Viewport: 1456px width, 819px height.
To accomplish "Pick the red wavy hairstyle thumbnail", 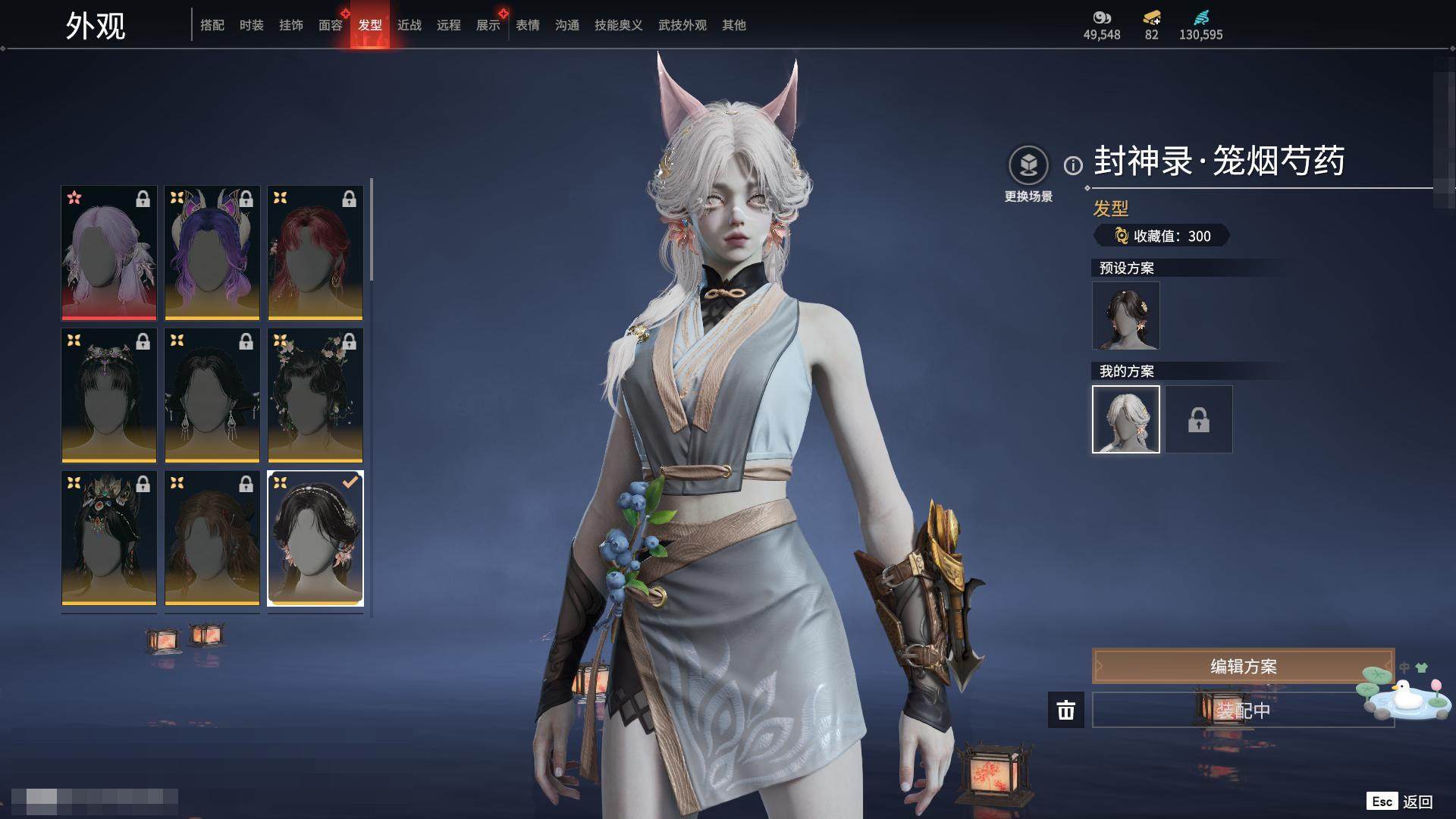I will (315, 253).
